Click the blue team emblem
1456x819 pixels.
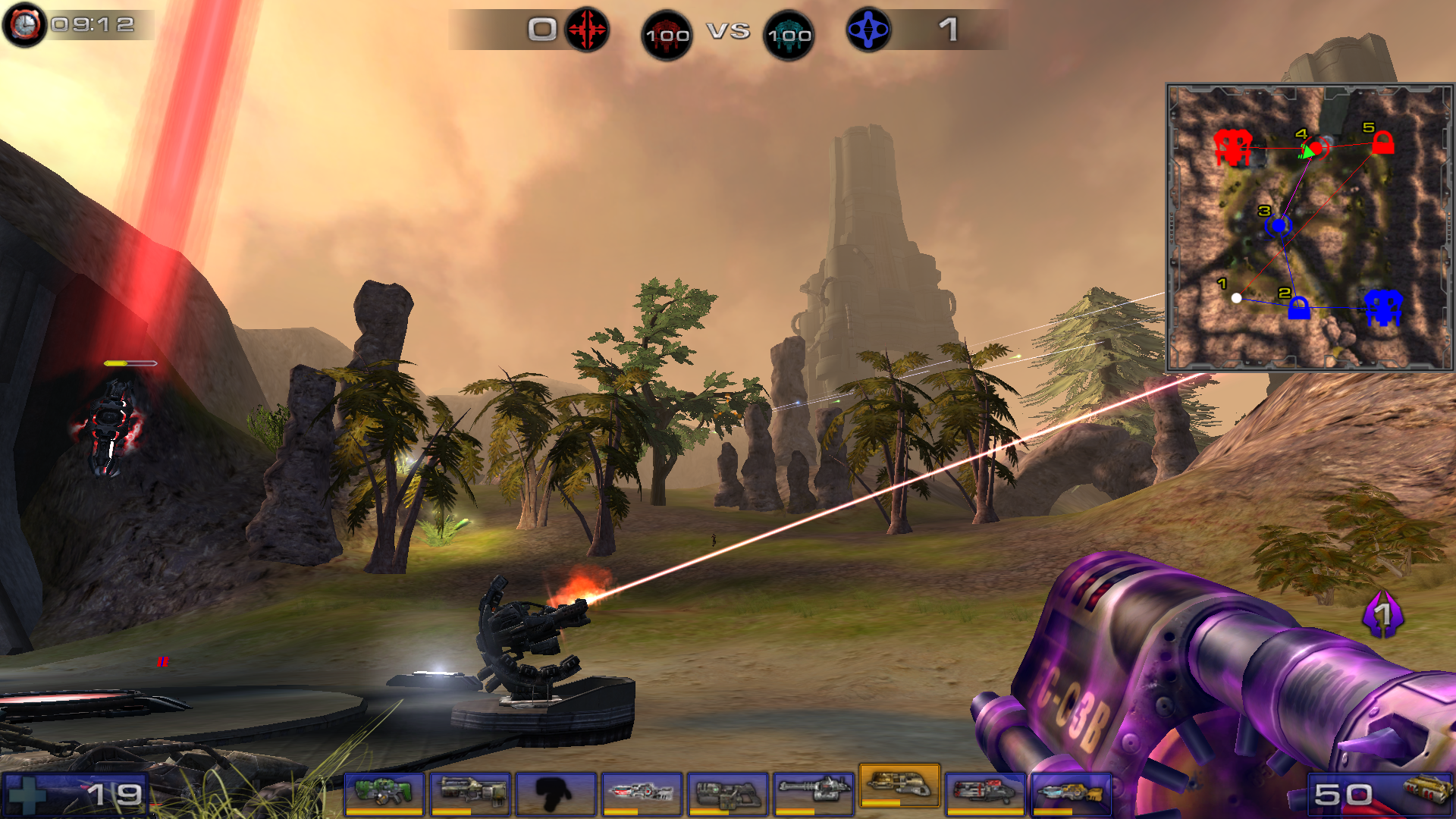click(868, 30)
